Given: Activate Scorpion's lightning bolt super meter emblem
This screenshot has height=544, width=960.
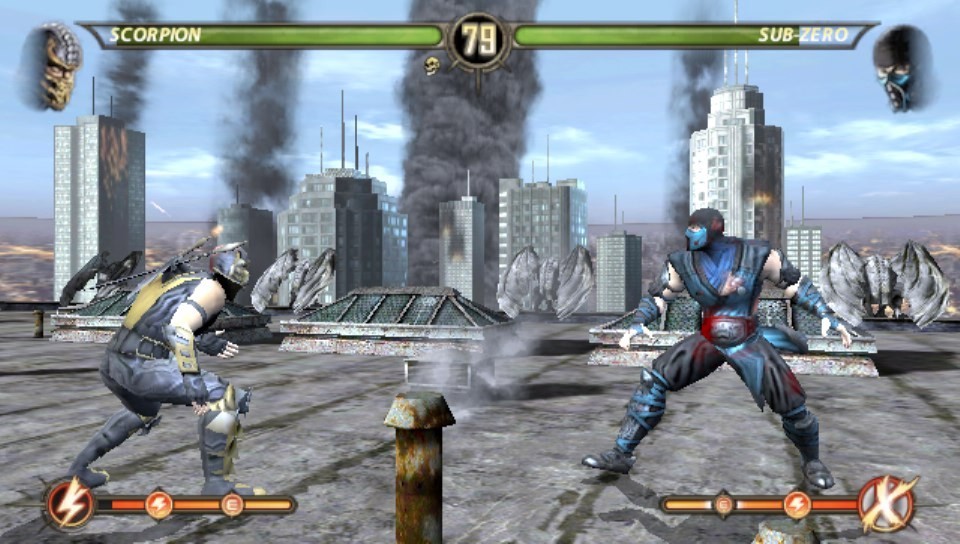Looking at the screenshot, I should [x=70, y=504].
